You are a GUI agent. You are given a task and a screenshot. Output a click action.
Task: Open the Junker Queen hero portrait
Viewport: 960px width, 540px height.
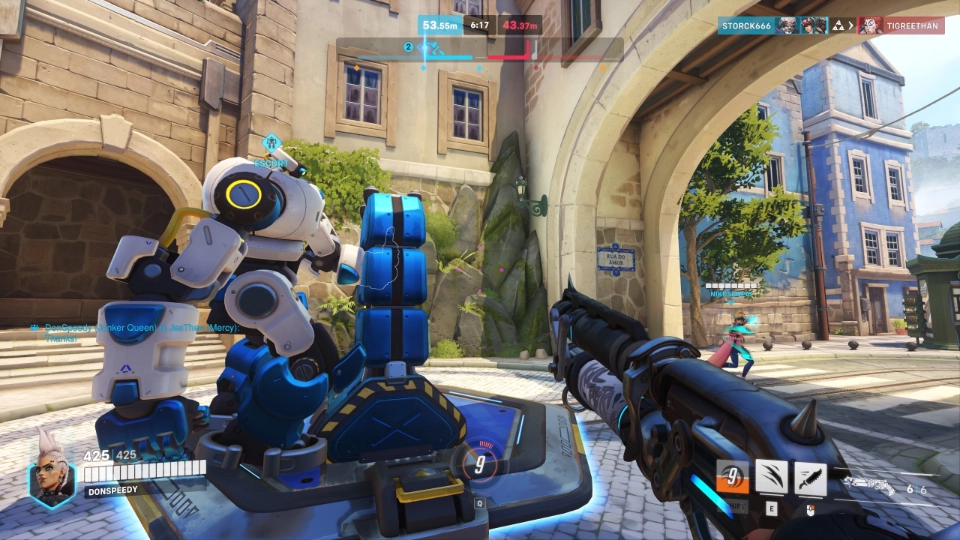pyautogui.click(x=50, y=474)
